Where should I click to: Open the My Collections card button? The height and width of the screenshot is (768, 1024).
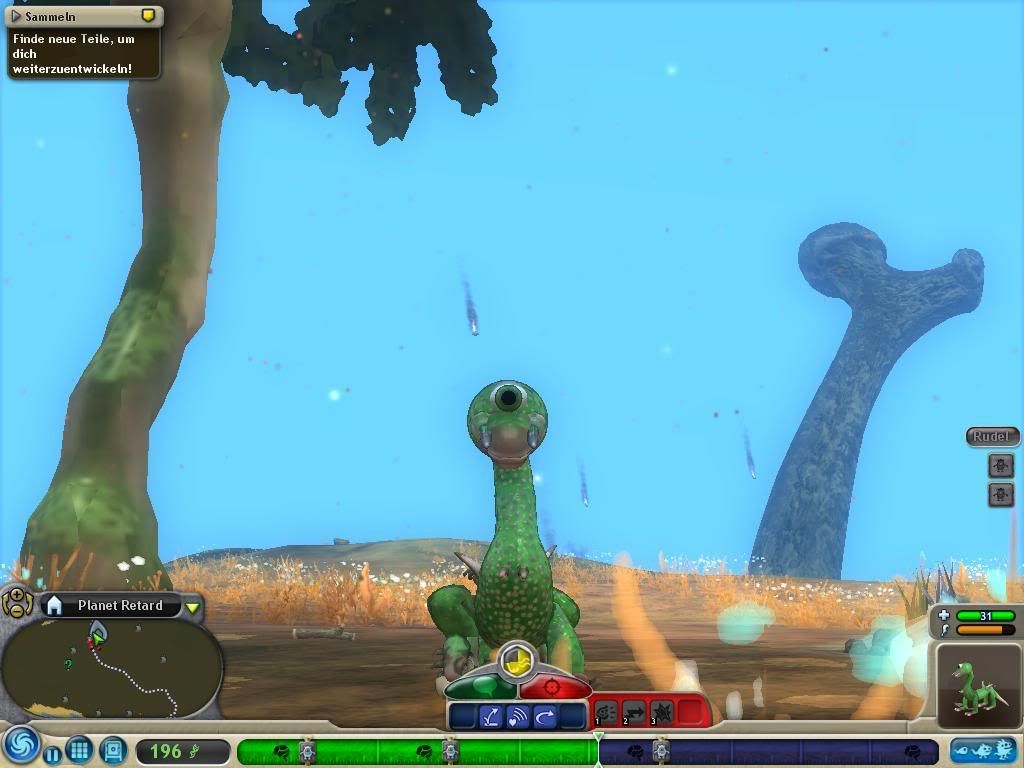113,749
